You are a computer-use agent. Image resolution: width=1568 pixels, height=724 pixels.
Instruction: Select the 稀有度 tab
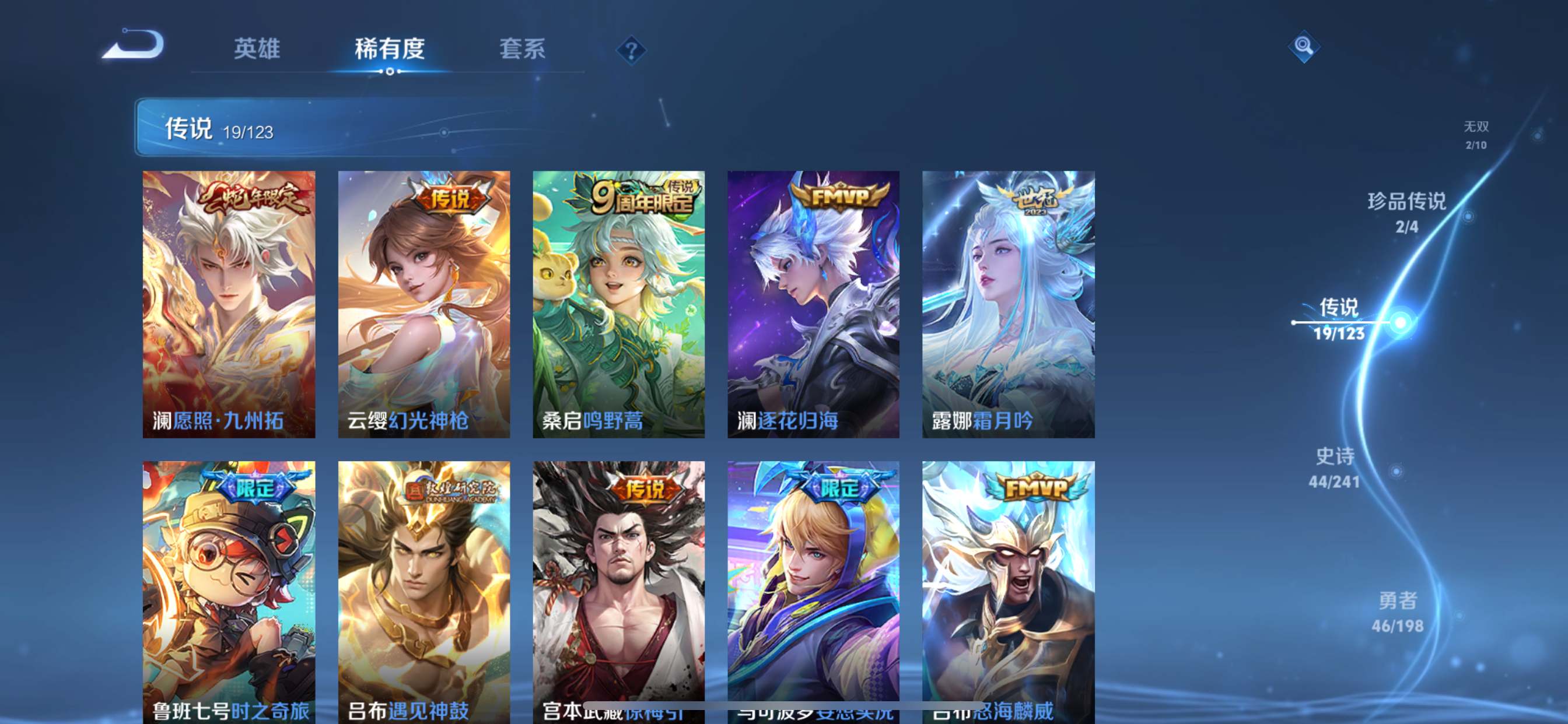click(x=390, y=48)
